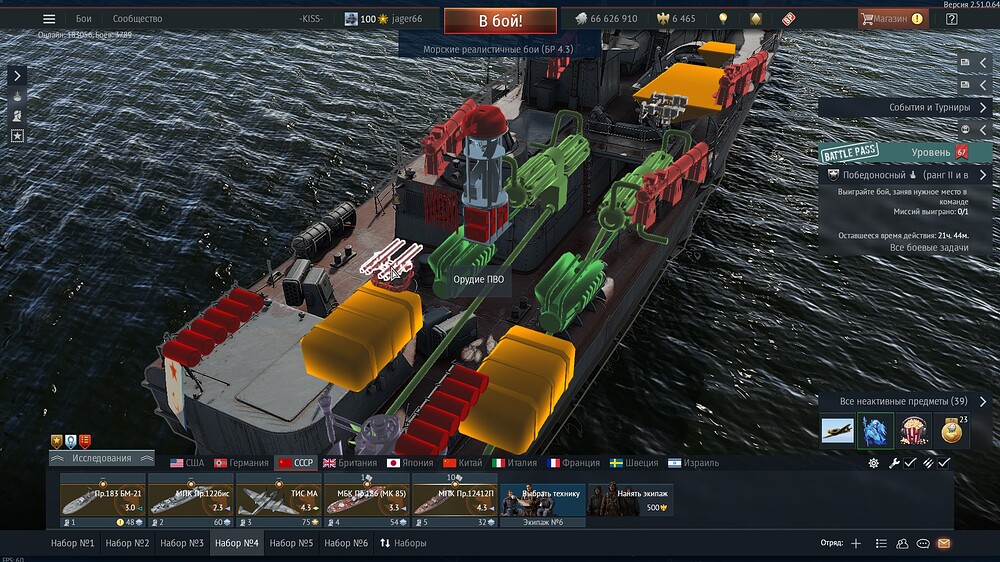Select the 'Япония' nation tab
Screen dimensions: 1000x562
(x=412, y=463)
